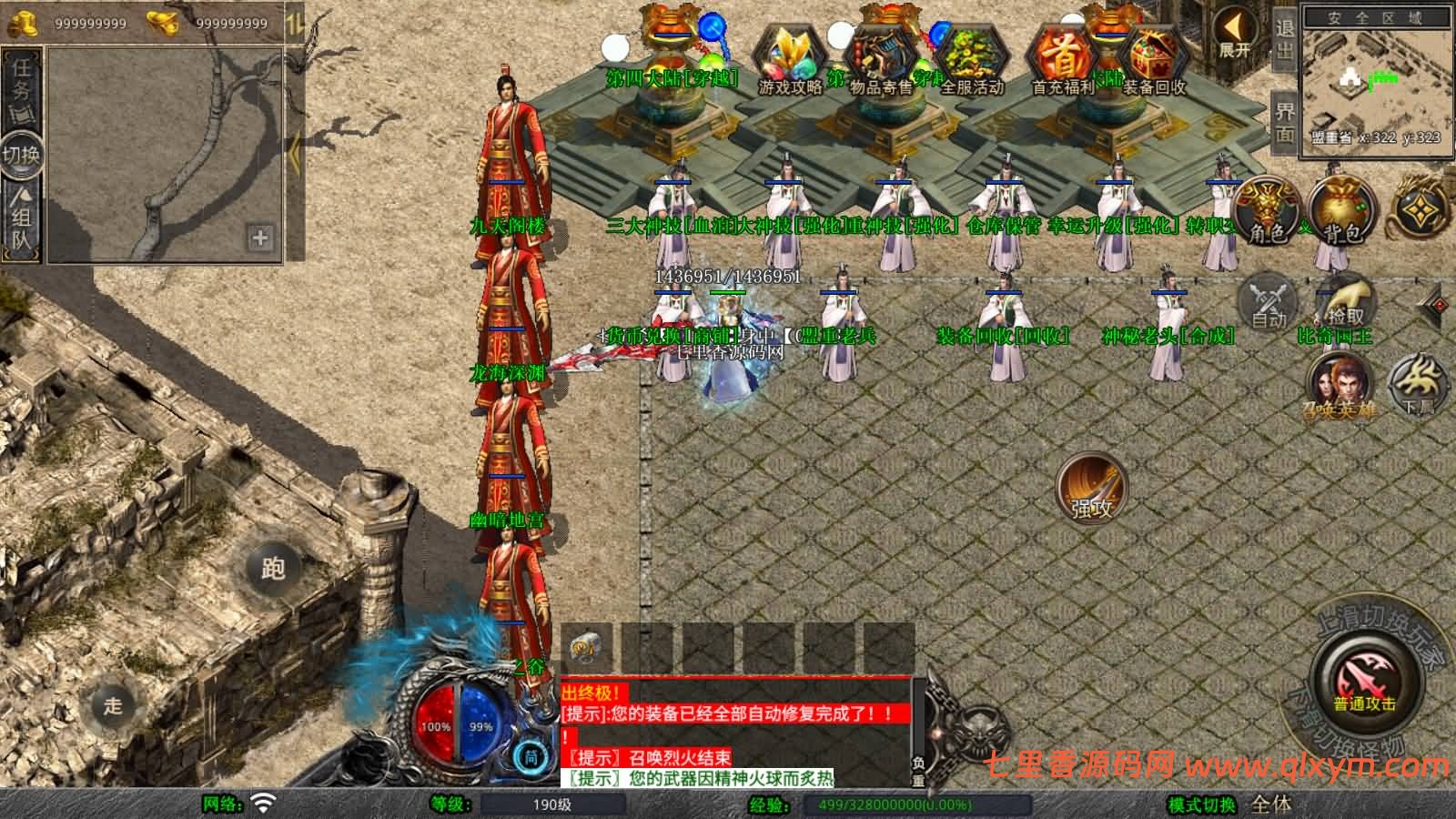Open the 背包 bag inventory

pos(1340,211)
